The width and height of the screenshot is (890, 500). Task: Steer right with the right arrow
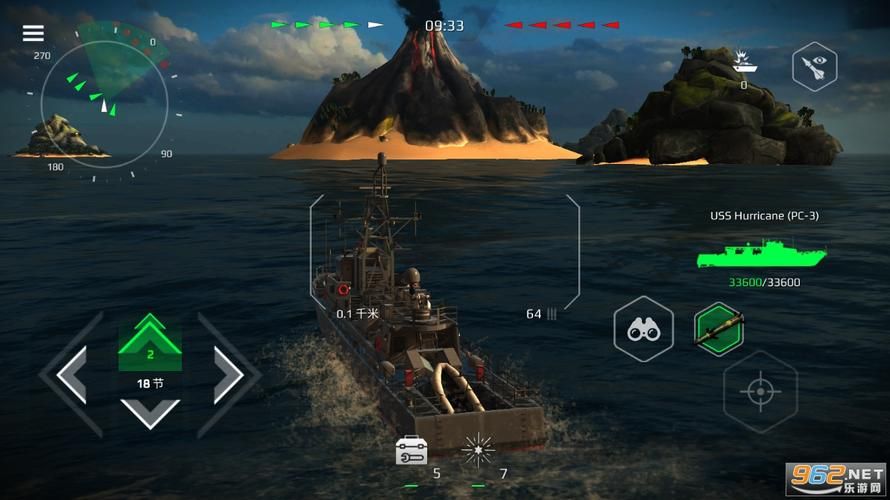coord(228,375)
